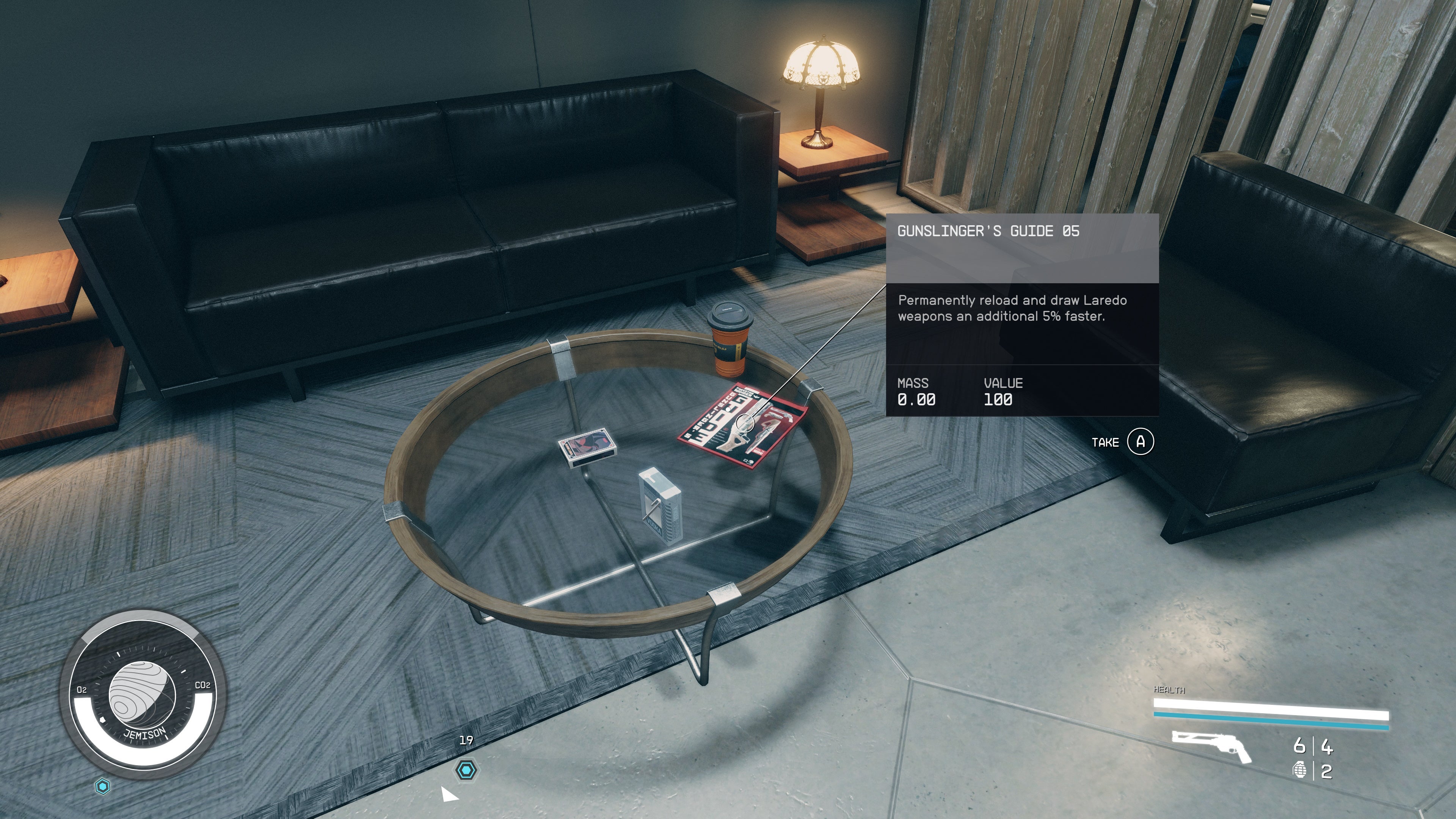
Task: Click the Jemison planet environment gauge
Action: pos(143,694)
